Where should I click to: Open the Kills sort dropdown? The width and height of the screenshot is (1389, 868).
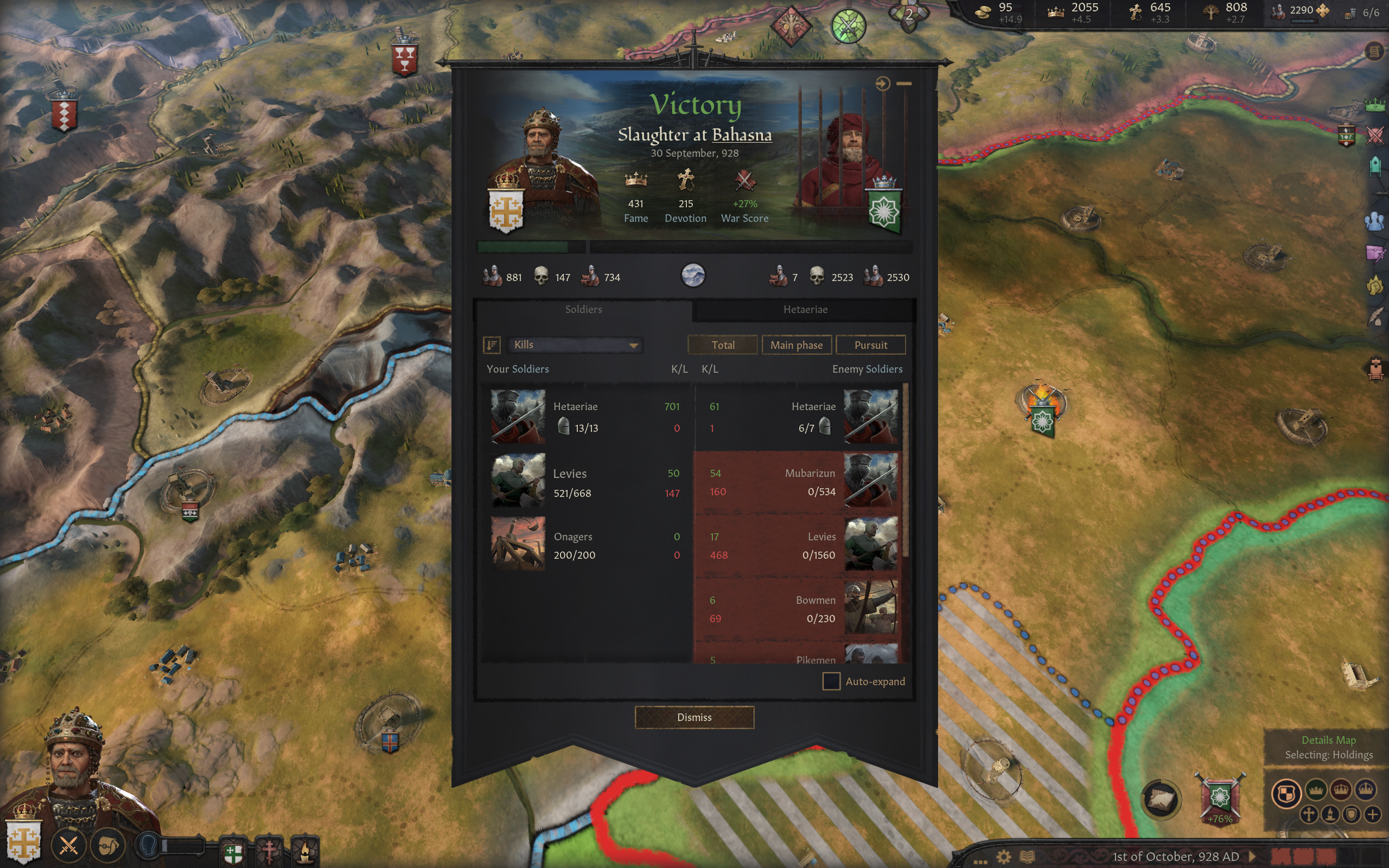[x=575, y=345]
